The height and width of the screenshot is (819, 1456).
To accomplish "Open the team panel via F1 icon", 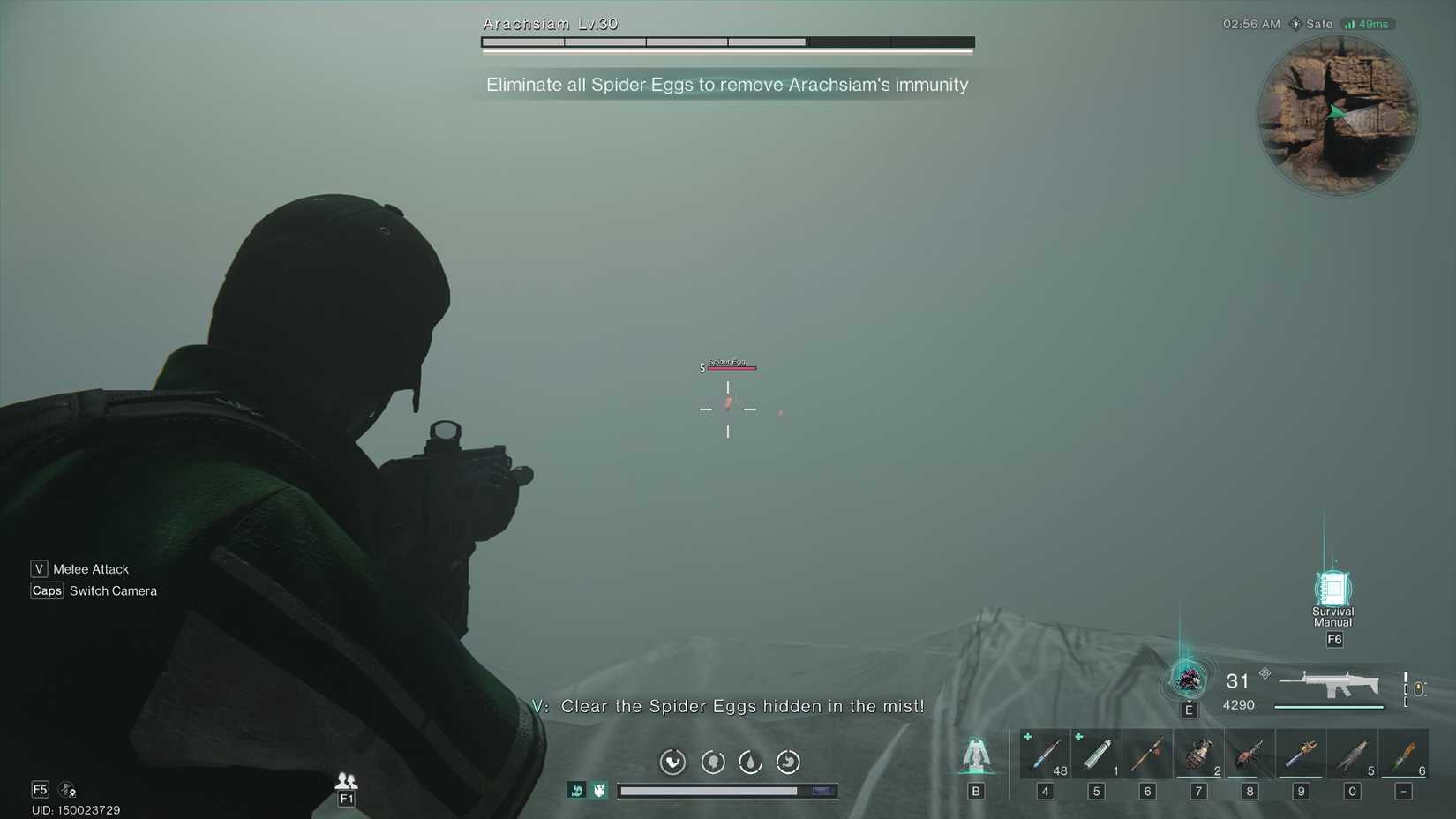I will tap(346, 785).
